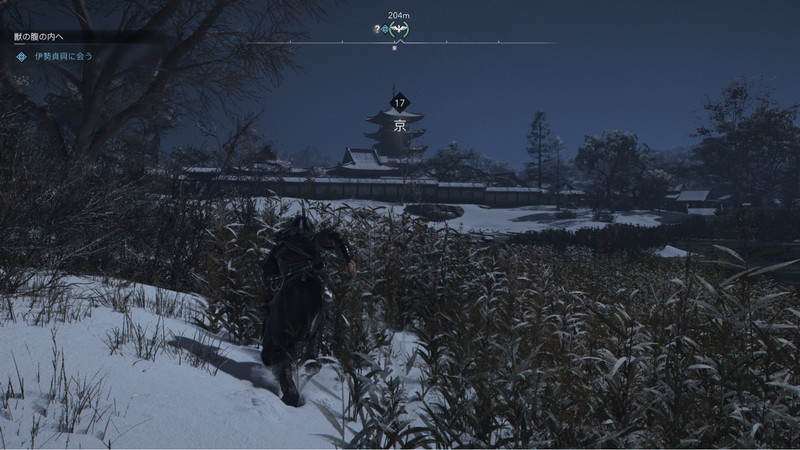Select the blue diamond objective marker on compass
The width and height of the screenshot is (800, 450).
click(x=385, y=30)
